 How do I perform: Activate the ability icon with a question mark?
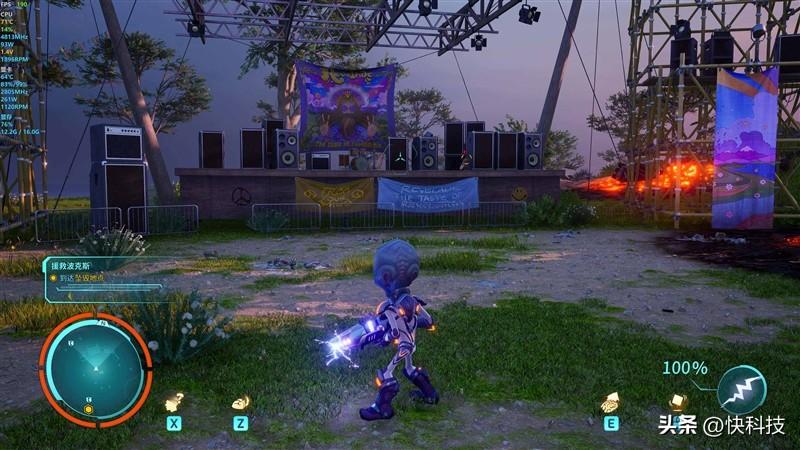coord(174,402)
